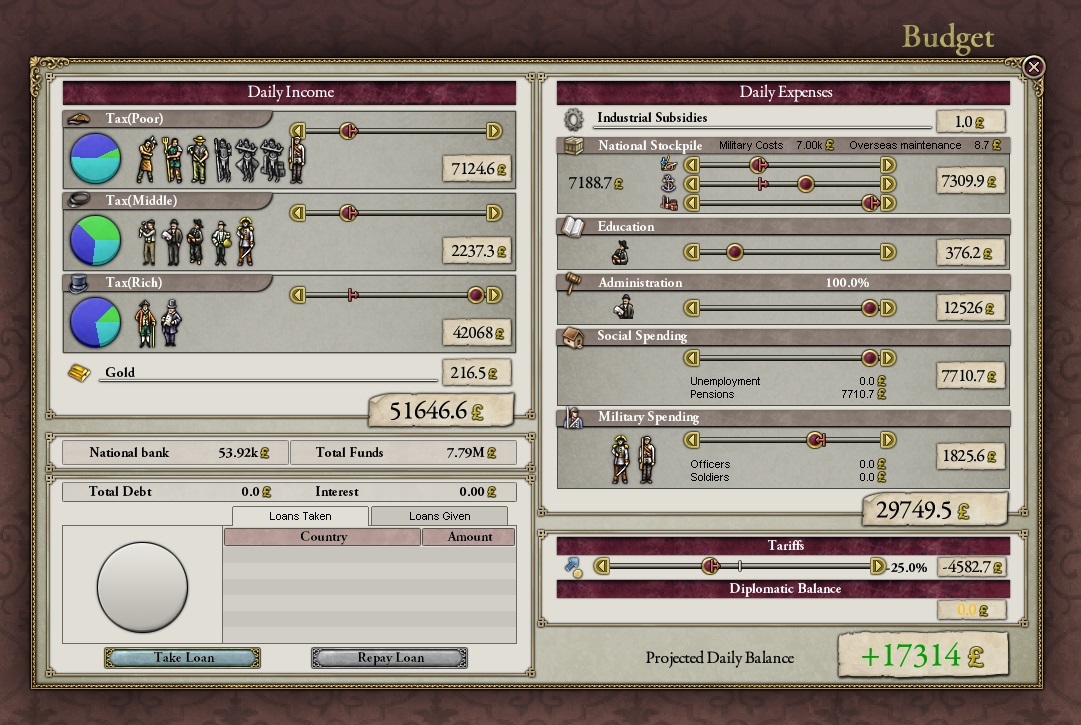Viewport: 1081px width, 725px height.
Task: Click the rich tax slider knob
Action: [476, 295]
